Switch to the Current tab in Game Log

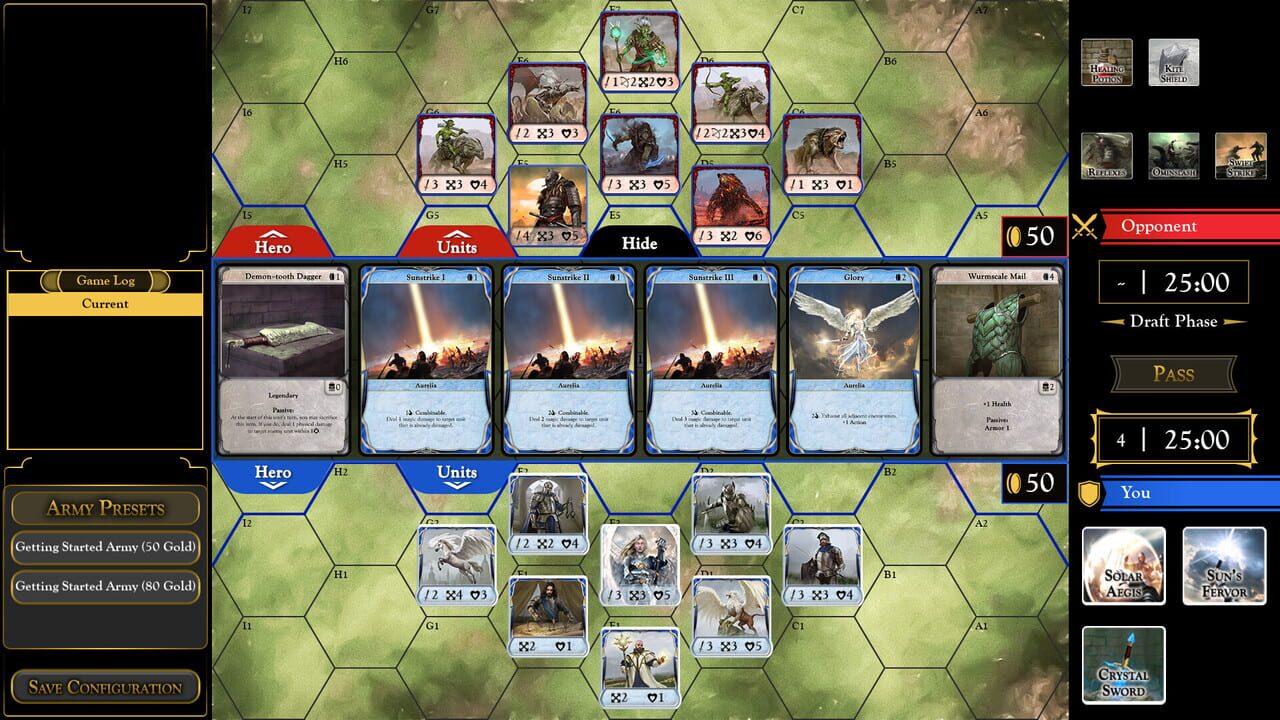105,304
